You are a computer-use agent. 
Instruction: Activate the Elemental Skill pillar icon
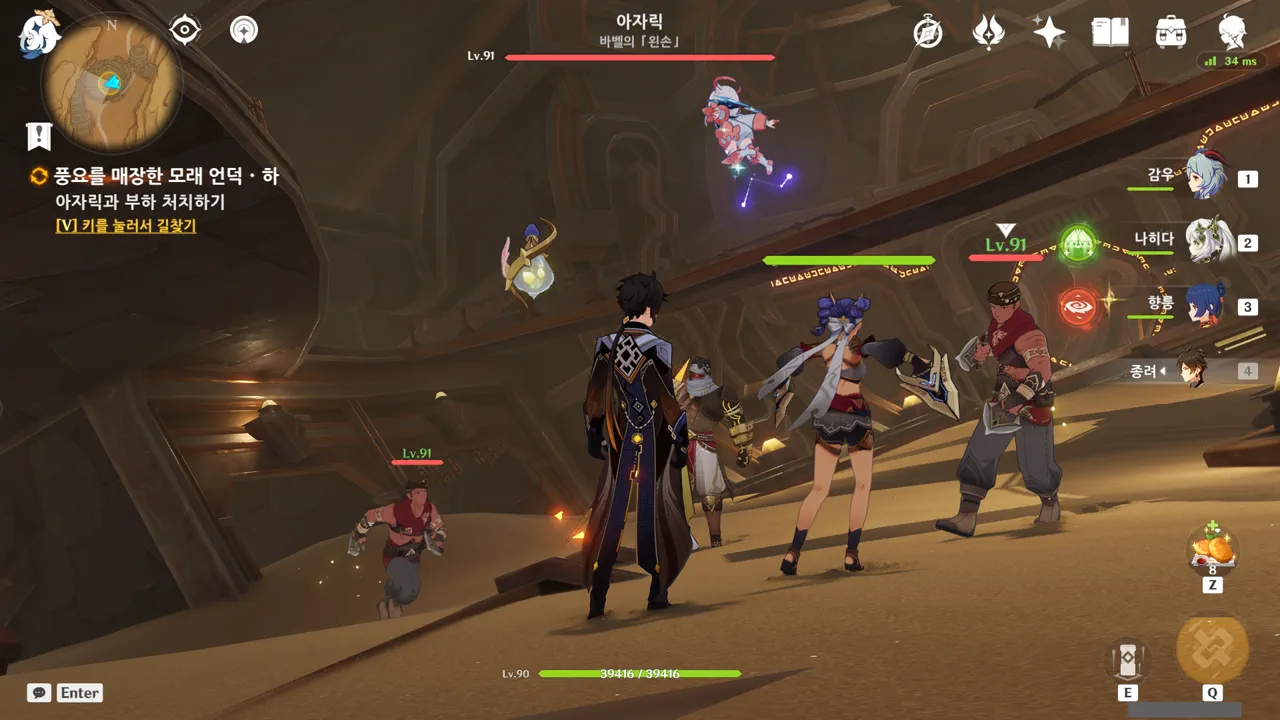tap(1127, 659)
